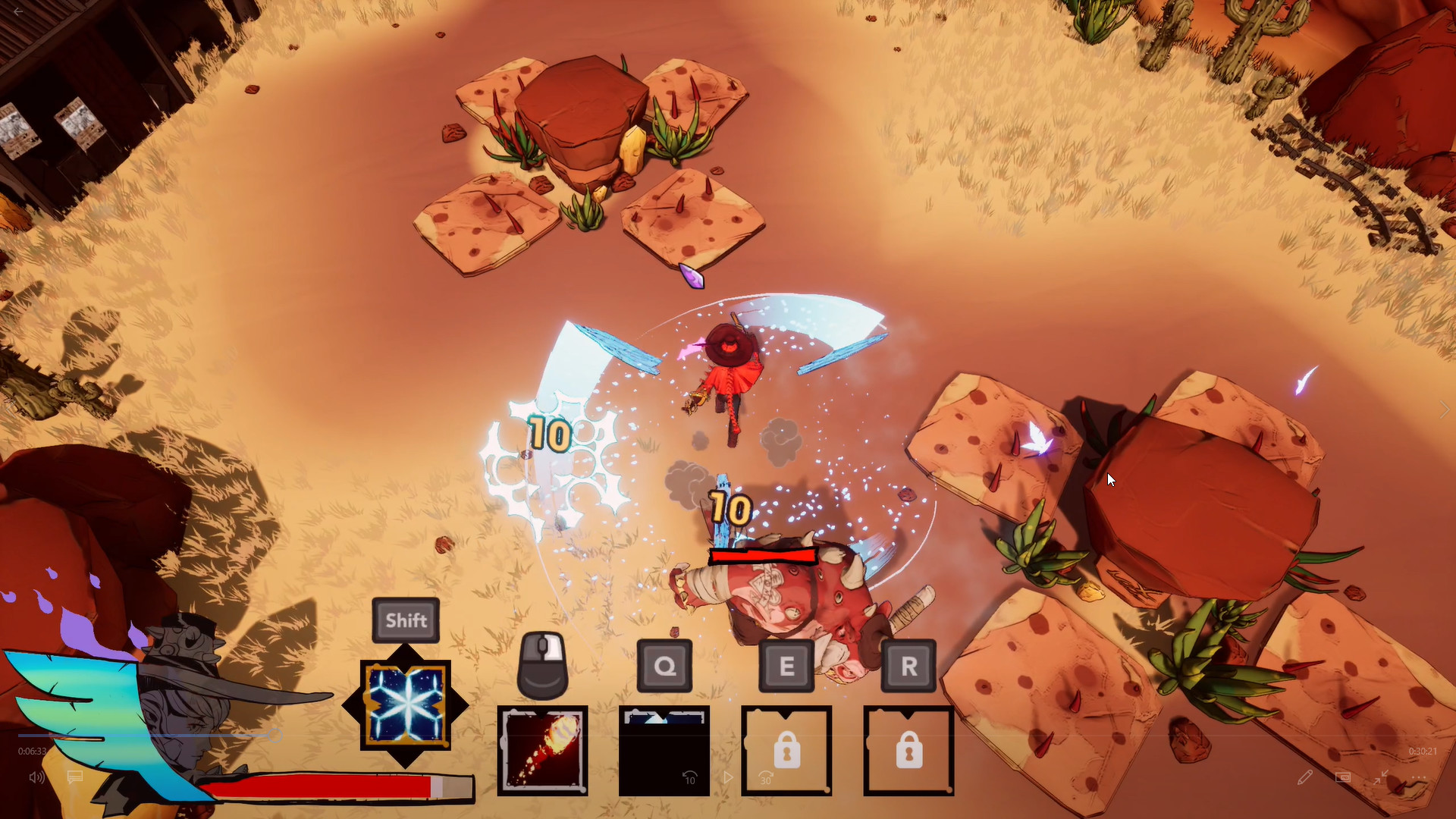
Task: Click the locked E skill slot
Action: 786,749
